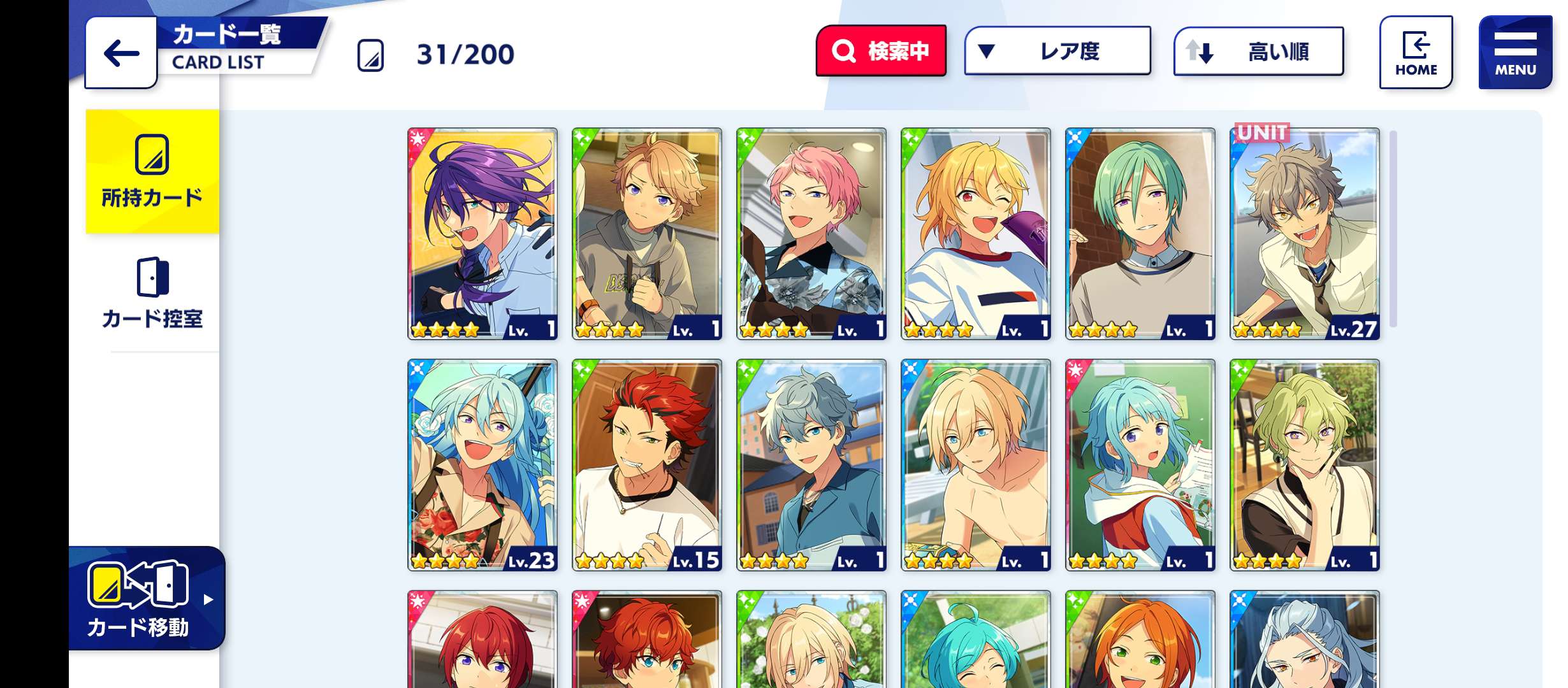The height and width of the screenshot is (688, 1568).
Task: Switch to the 所持カード tab
Action: (152, 171)
